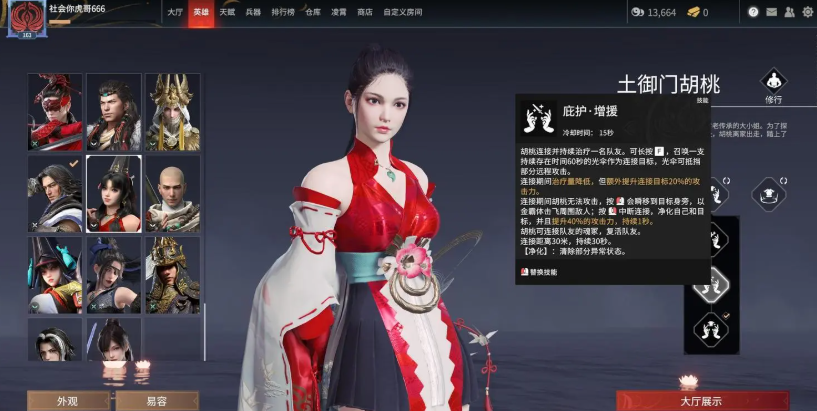Choose the golden-crowned white-haired hero portrait
The height and width of the screenshot is (411, 817).
172,111
